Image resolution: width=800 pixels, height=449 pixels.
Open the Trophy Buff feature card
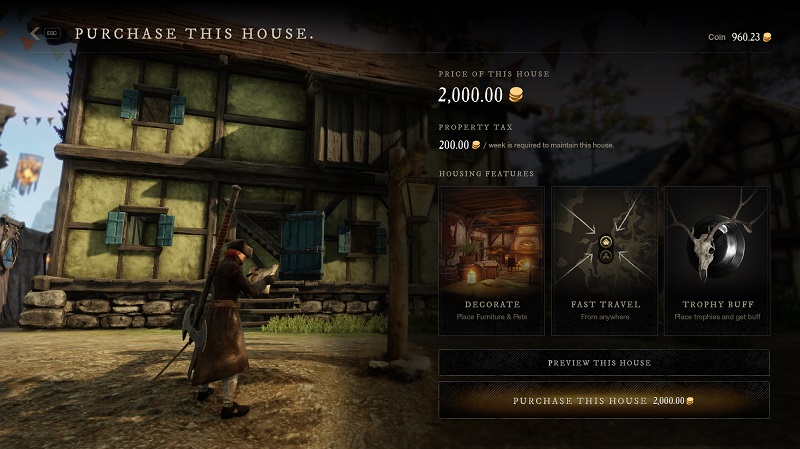(716, 260)
